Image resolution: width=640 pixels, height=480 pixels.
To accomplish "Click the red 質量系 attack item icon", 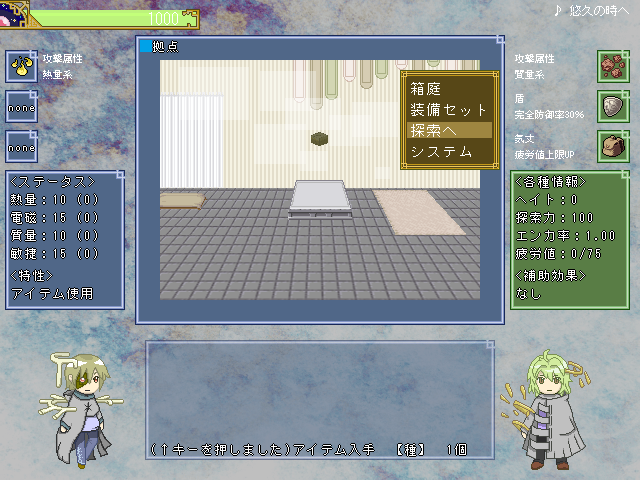I will [612, 66].
